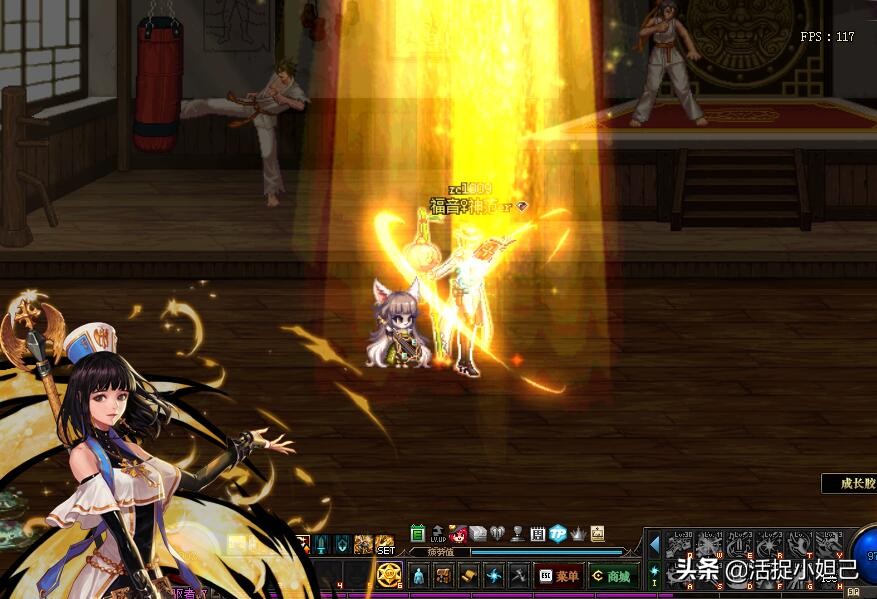The width and height of the screenshot is (877, 599).
Task: Click the LV.UP arrow icon
Action: 438,534
